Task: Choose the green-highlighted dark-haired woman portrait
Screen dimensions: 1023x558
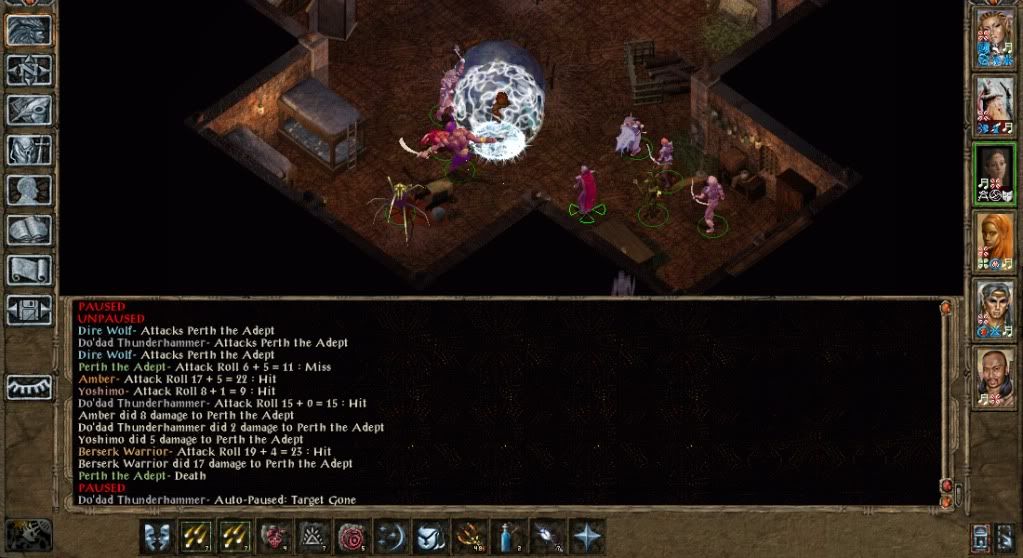Action: 994,174
